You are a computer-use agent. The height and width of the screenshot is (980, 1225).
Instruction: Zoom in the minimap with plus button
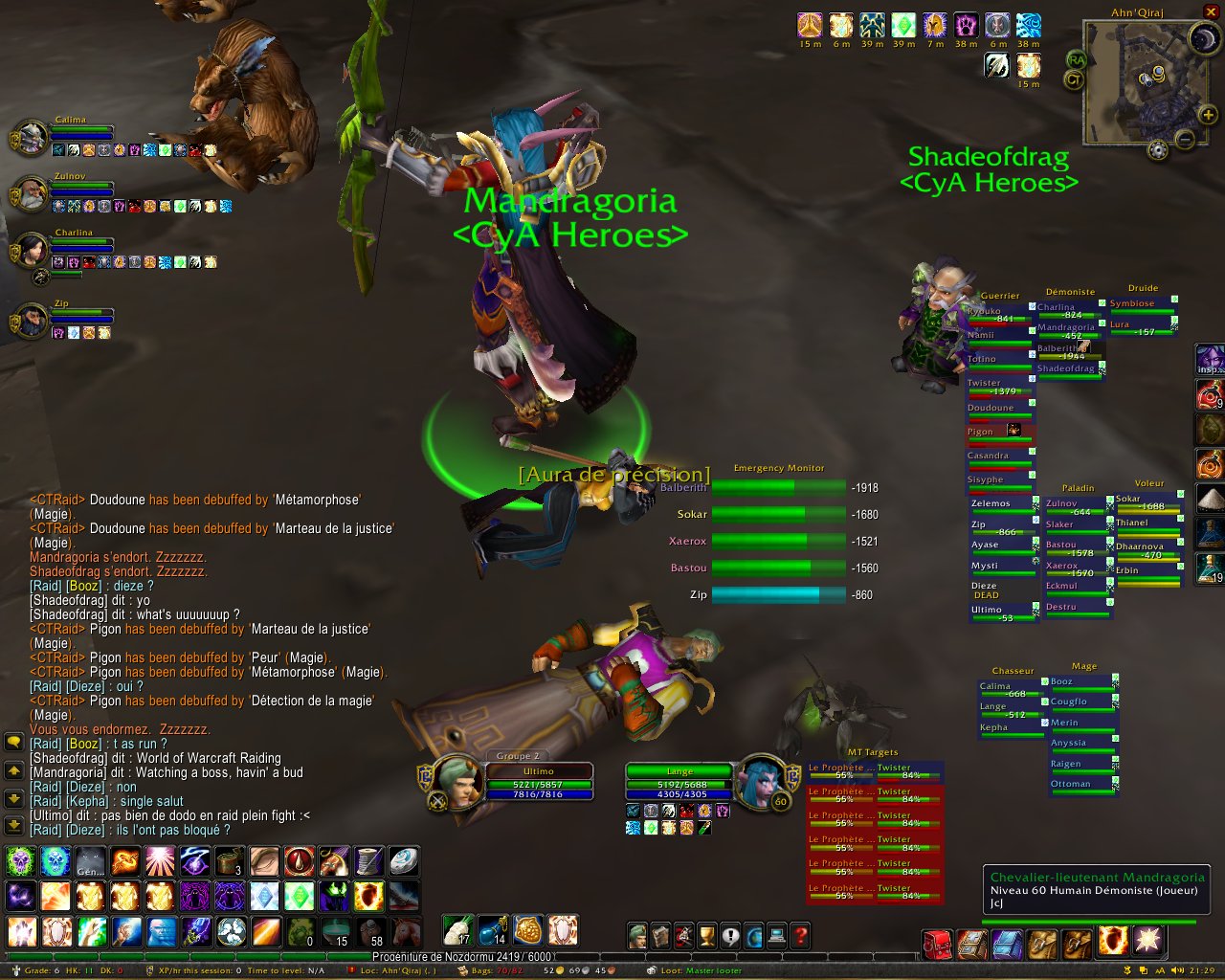pyautogui.click(x=1209, y=116)
